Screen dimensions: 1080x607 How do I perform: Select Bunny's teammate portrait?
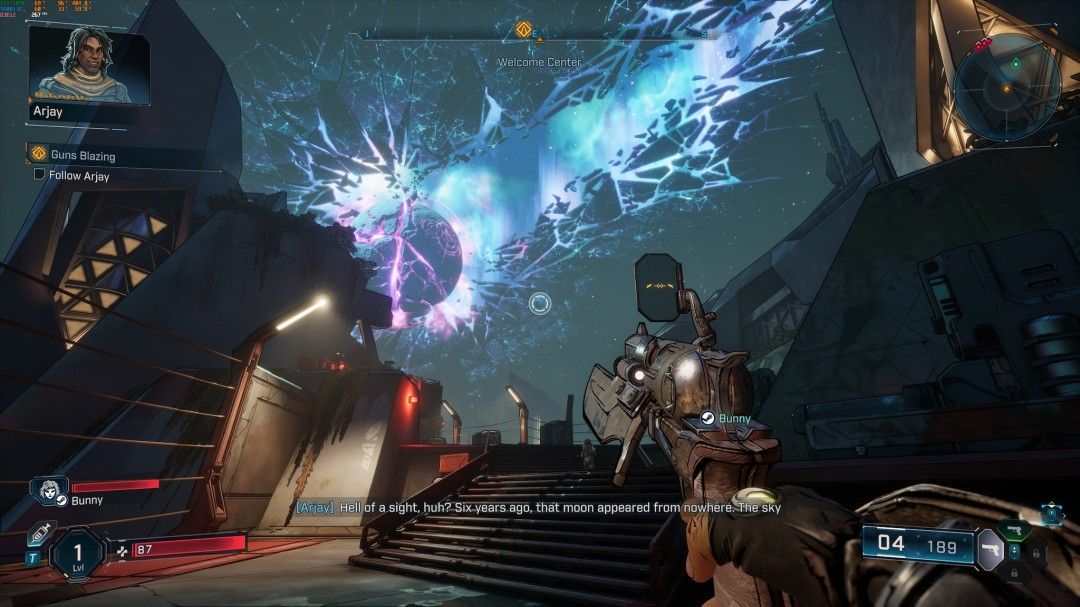(x=49, y=492)
